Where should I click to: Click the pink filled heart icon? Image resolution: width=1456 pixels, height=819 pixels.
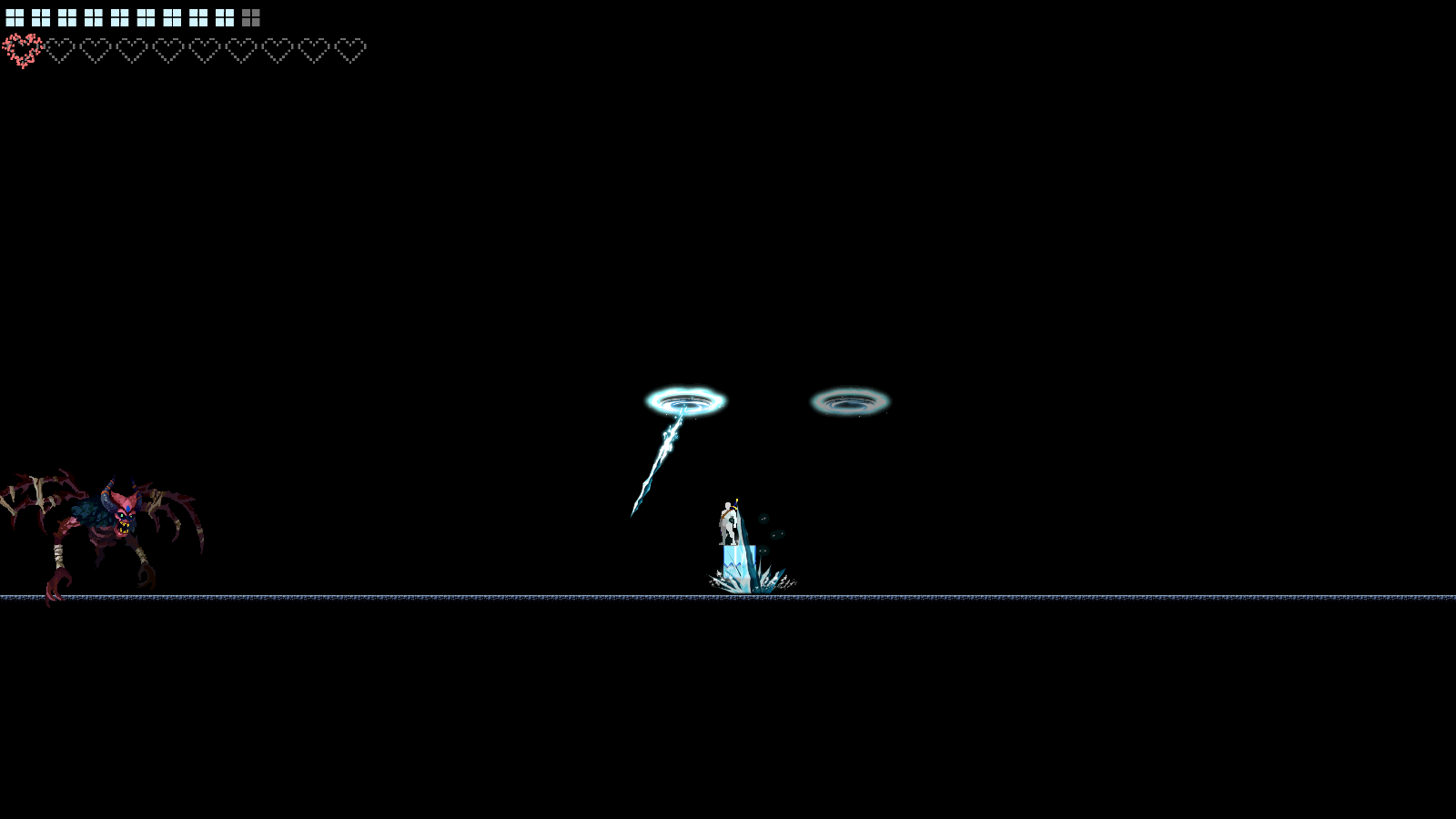point(25,49)
